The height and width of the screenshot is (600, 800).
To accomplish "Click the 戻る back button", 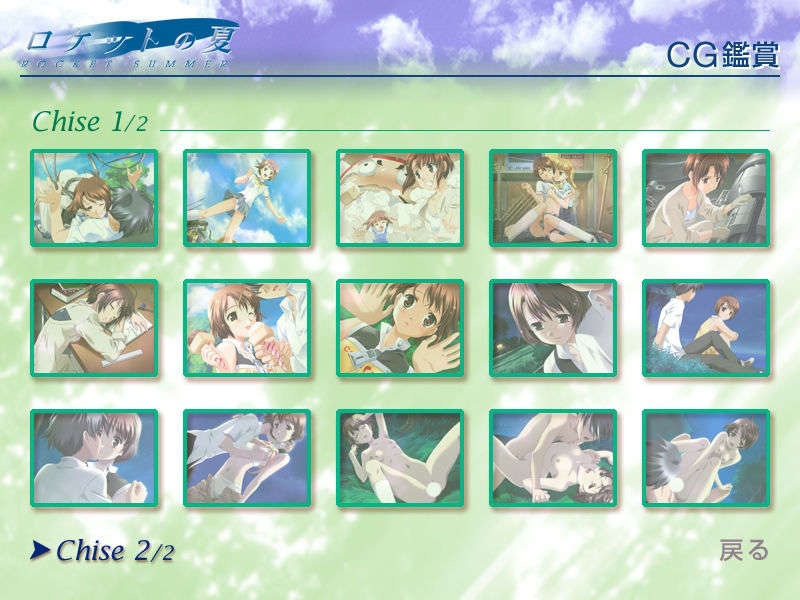I will pyautogui.click(x=744, y=550).
